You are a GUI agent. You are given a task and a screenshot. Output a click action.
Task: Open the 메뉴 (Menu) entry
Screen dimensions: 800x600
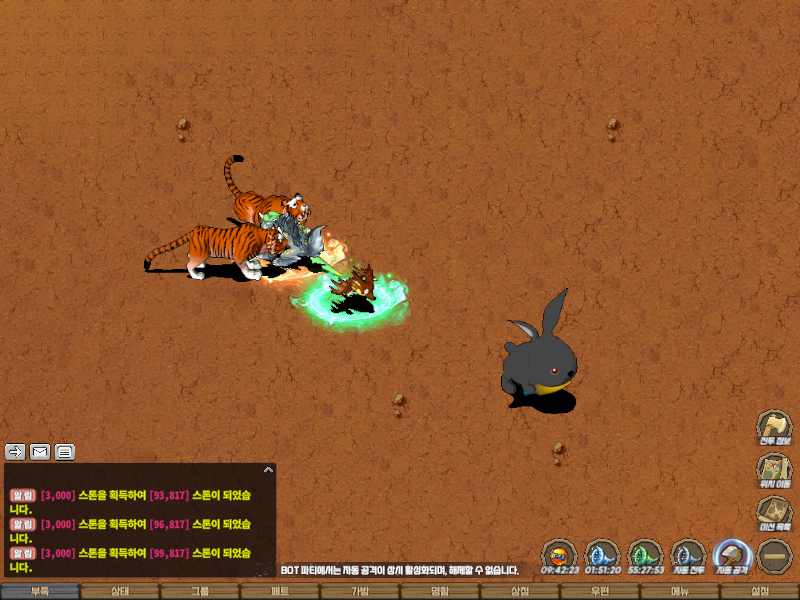(680, 591)
